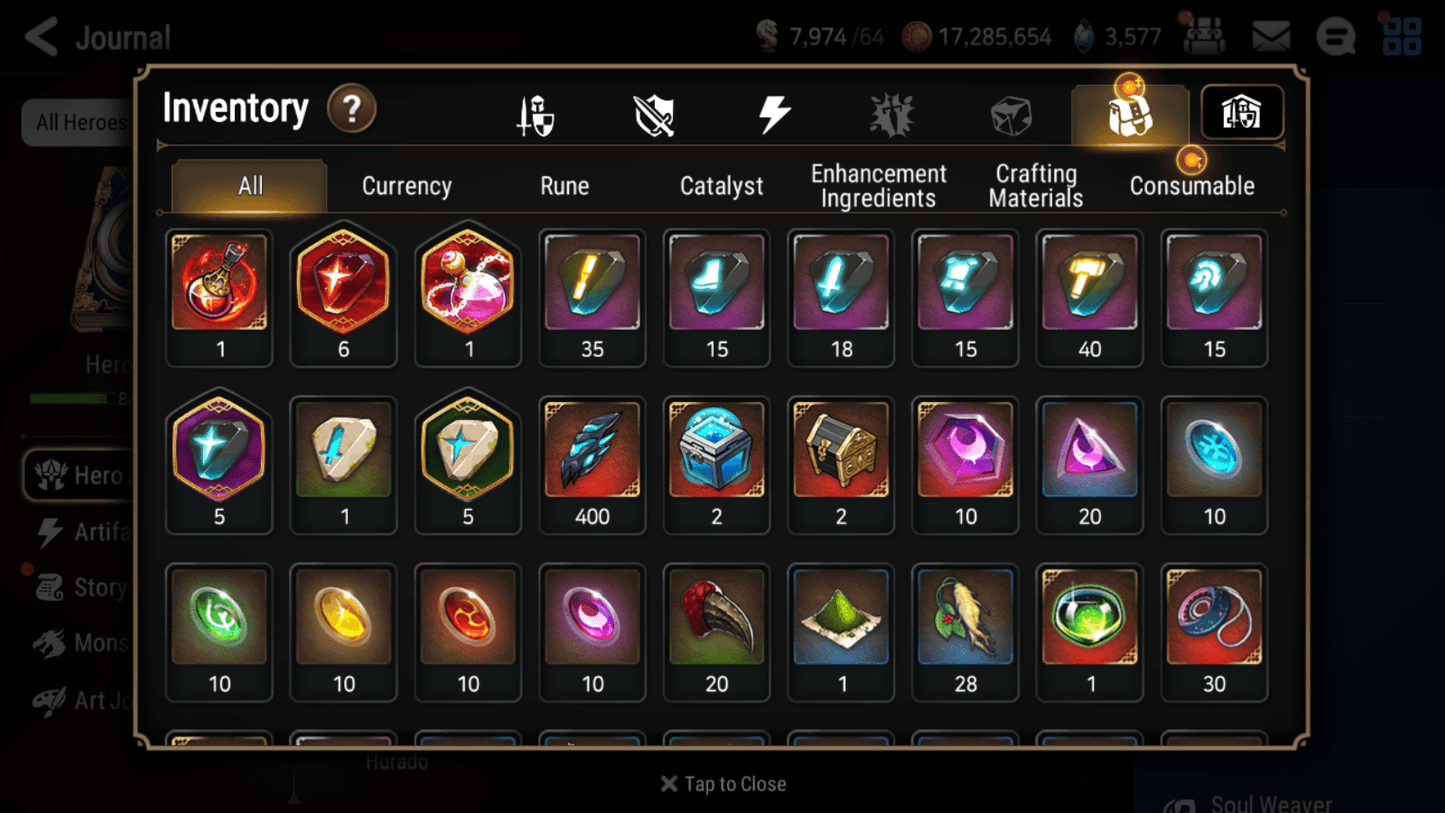
Task: Open the Catalyst tab
Action: (722, 185)
